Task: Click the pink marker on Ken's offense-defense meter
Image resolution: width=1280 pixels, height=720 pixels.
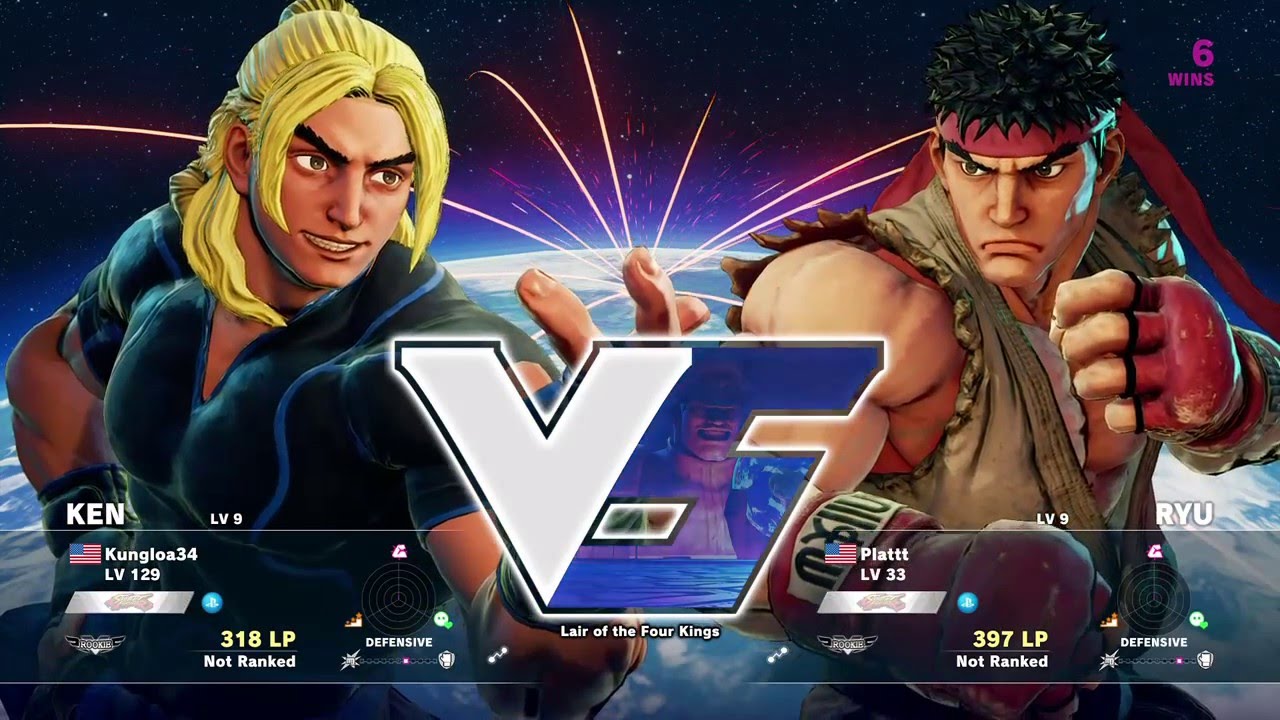Action: coord(406,660)
